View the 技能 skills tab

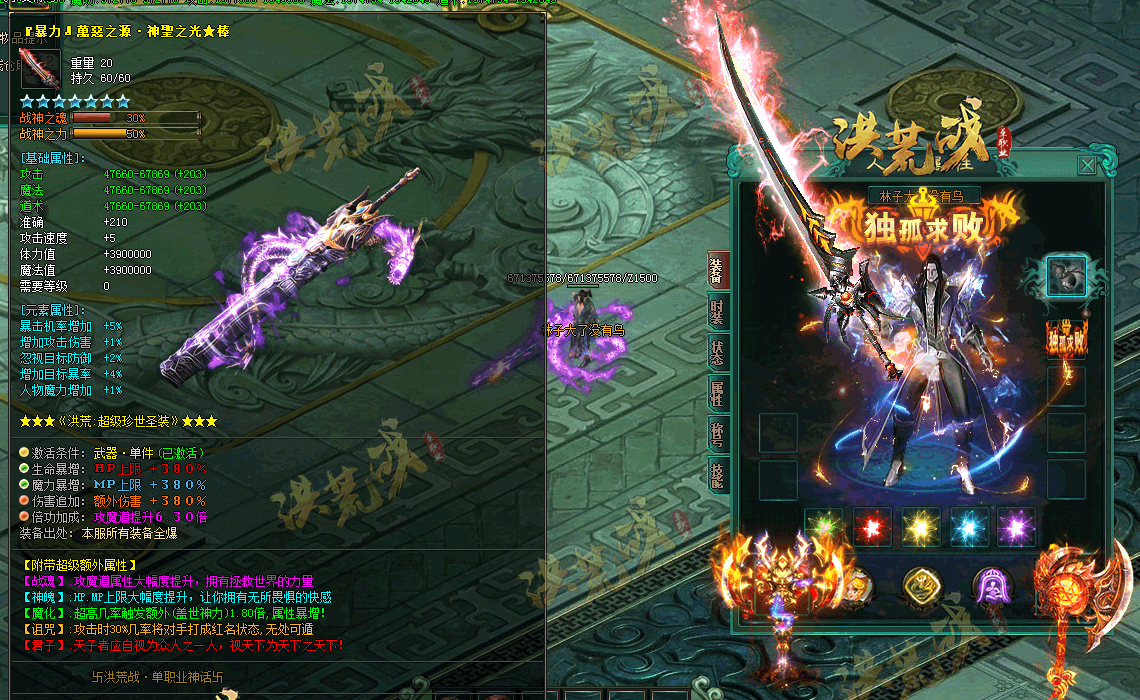[717, 477]
